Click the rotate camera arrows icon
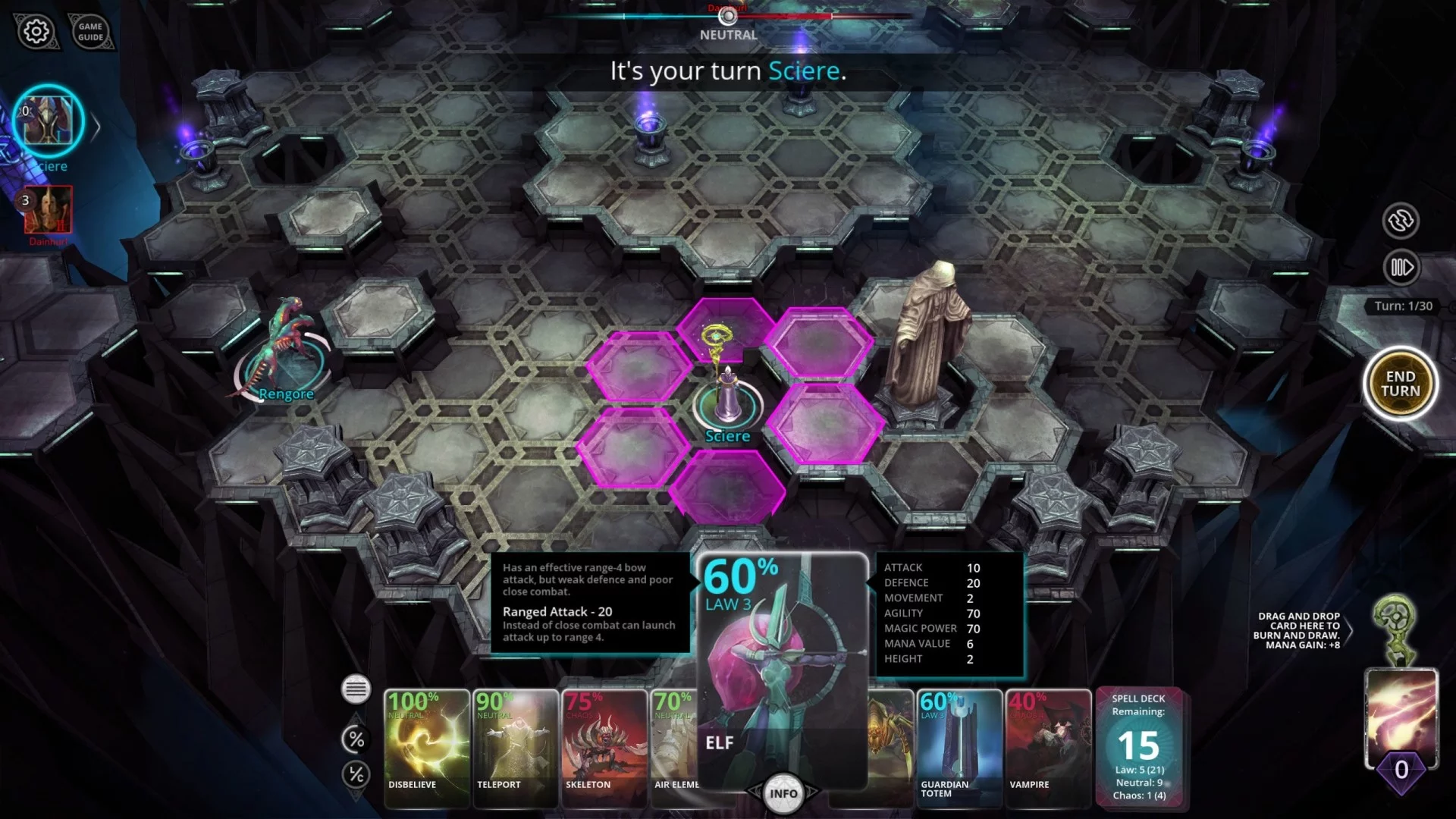 click(x=1401, y=221)
